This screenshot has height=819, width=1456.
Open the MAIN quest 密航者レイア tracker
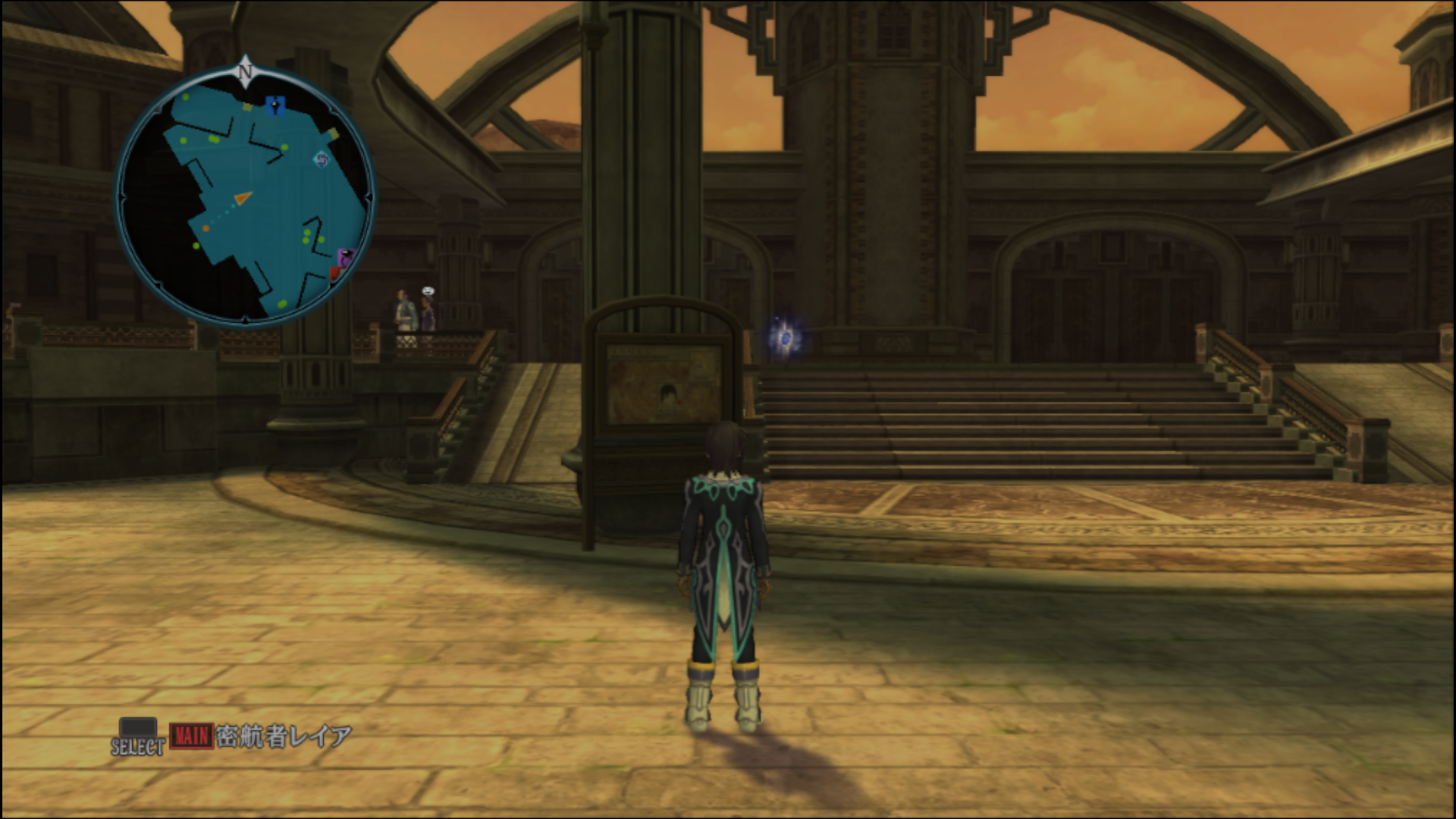pyautogui.click(x=262, y=736)
